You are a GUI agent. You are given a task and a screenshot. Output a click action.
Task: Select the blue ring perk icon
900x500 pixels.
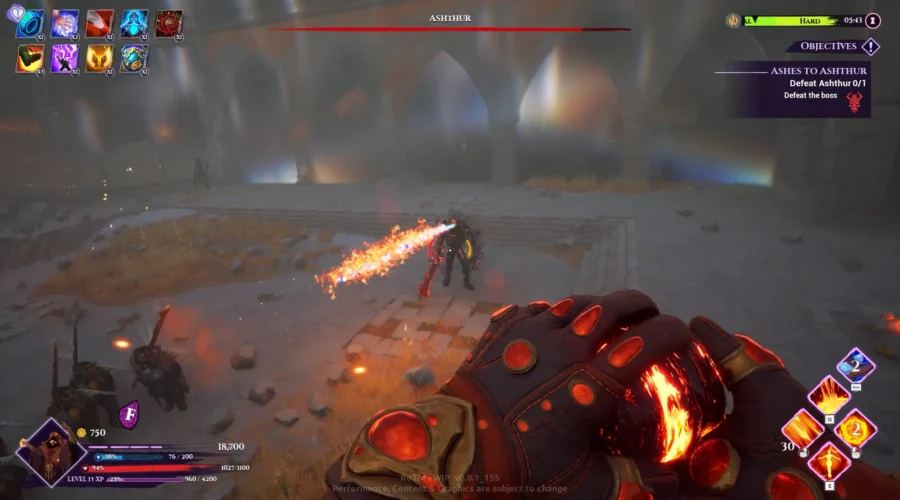[30, 23]
